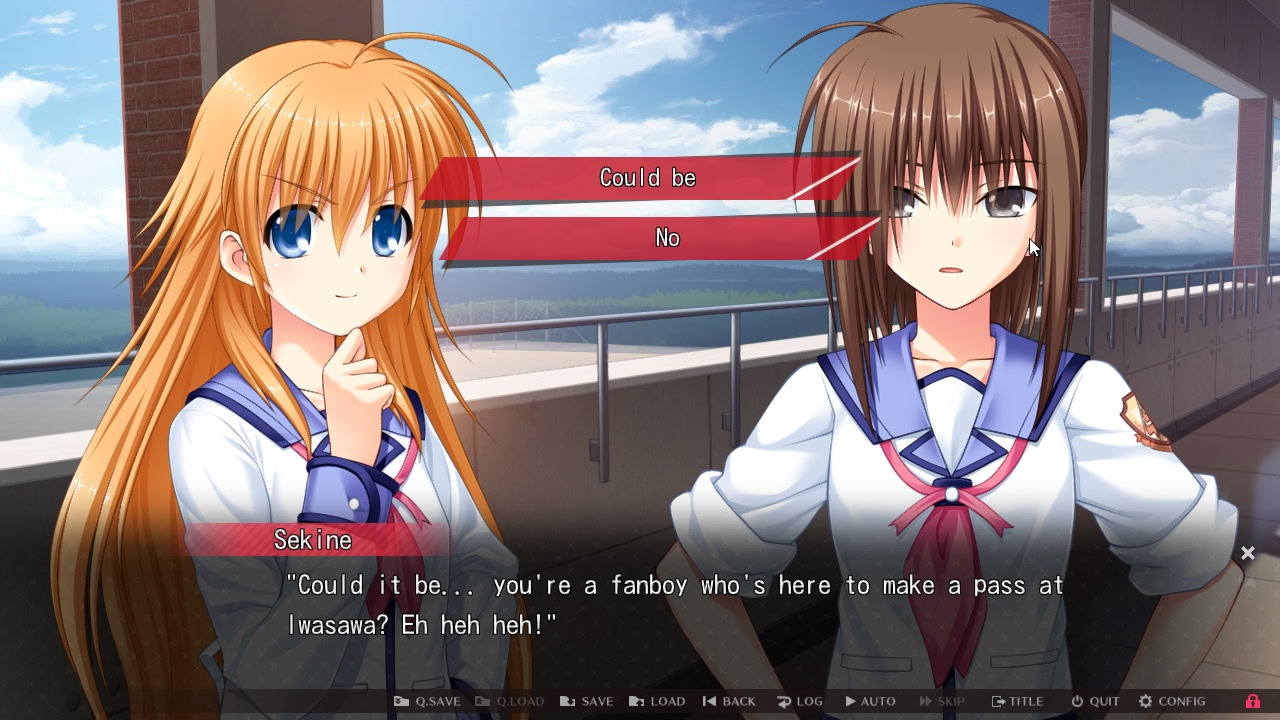Choose the 'Could be' option

click(x=648, y=178)
